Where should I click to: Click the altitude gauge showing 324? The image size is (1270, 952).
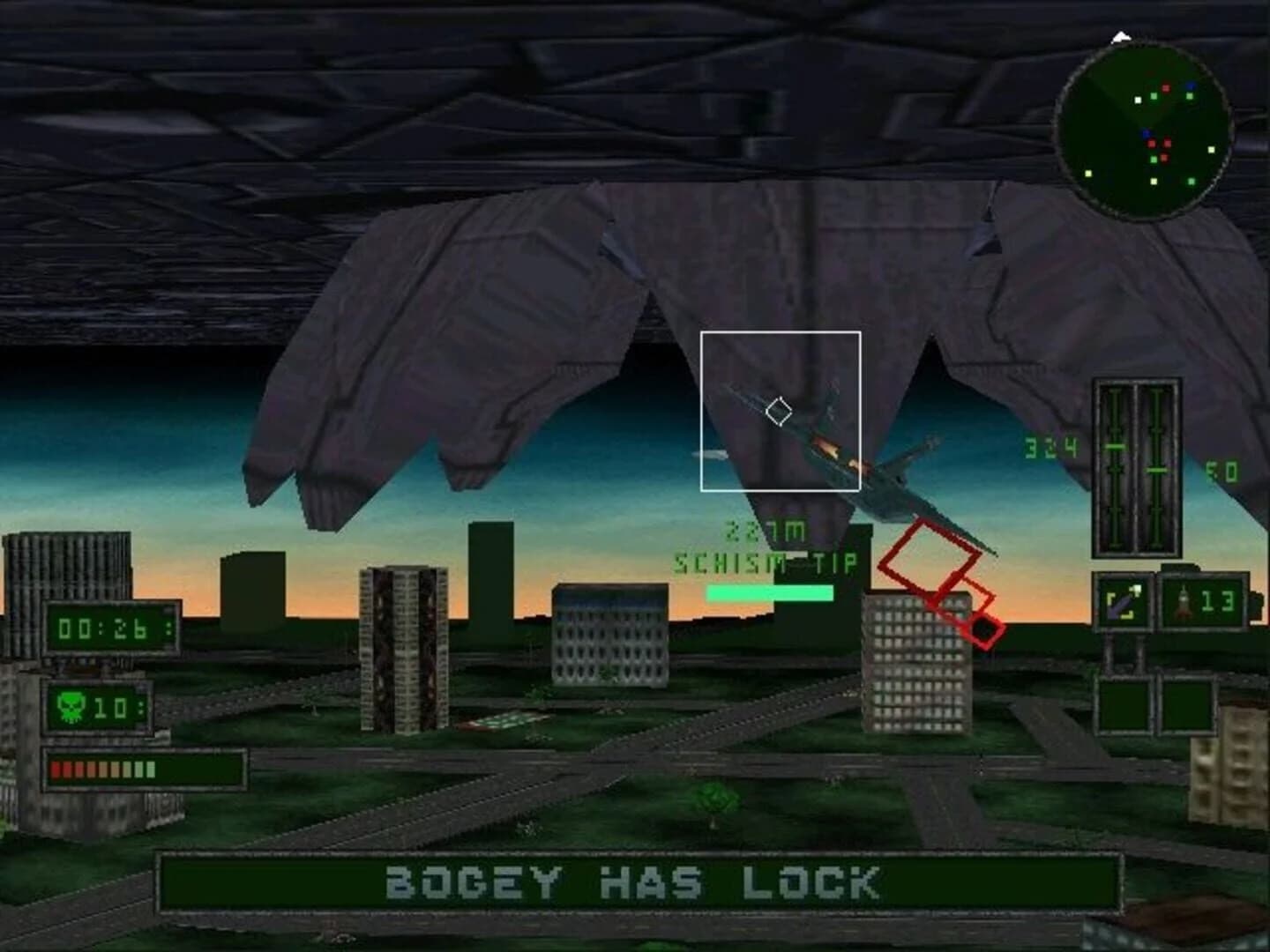pos(1052,447)
